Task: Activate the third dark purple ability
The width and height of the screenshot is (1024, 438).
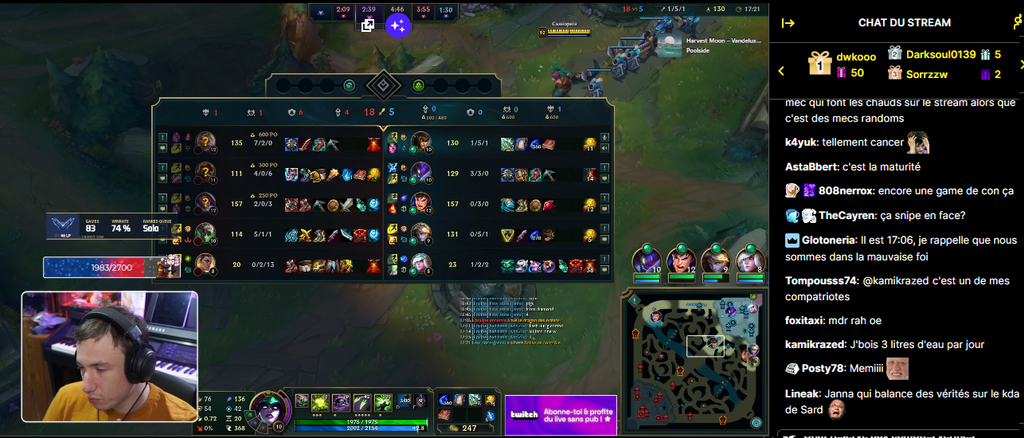Action: (341, 402)
